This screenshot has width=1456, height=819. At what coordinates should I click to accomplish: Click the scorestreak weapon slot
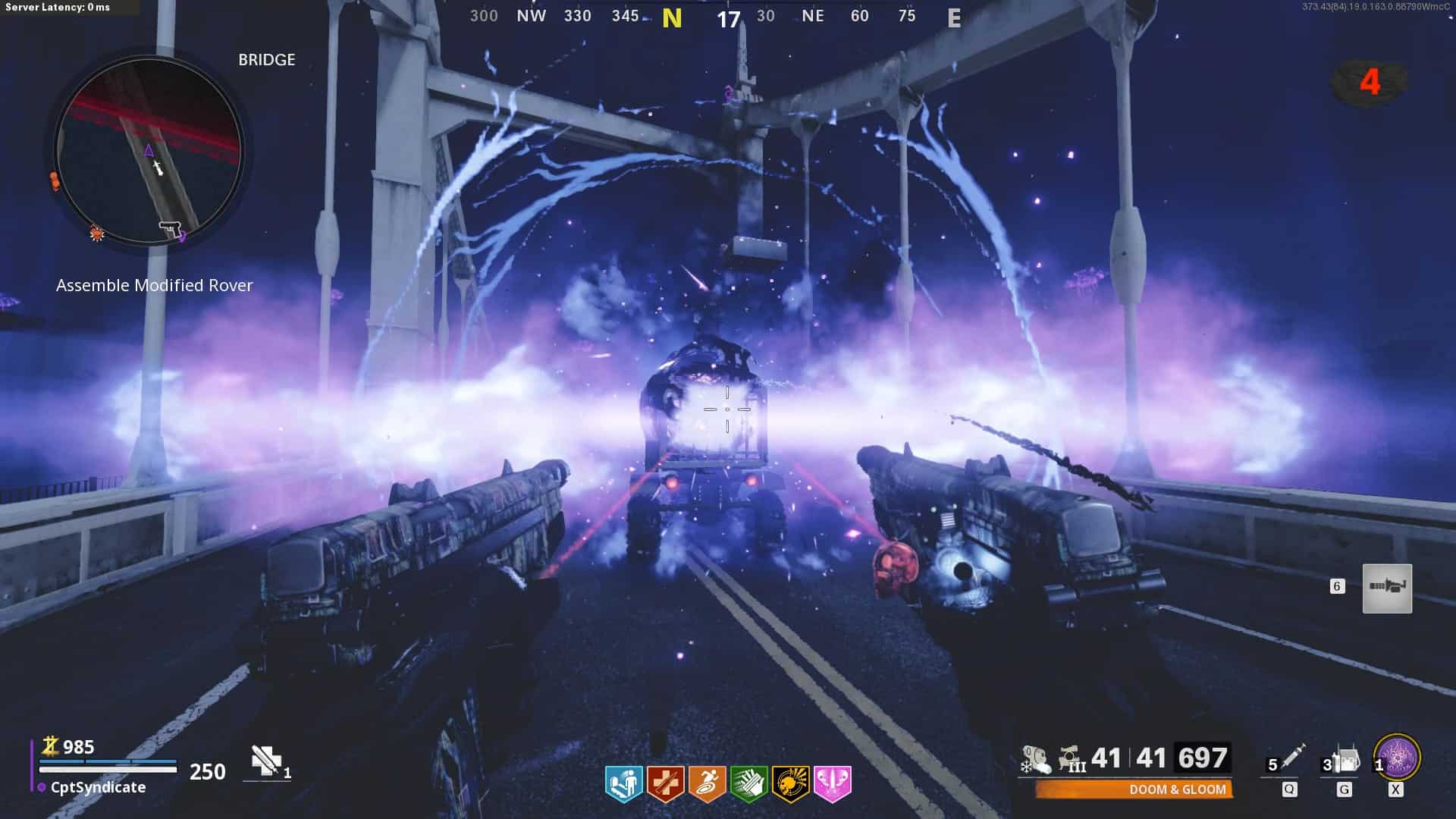pos(1387,588)
